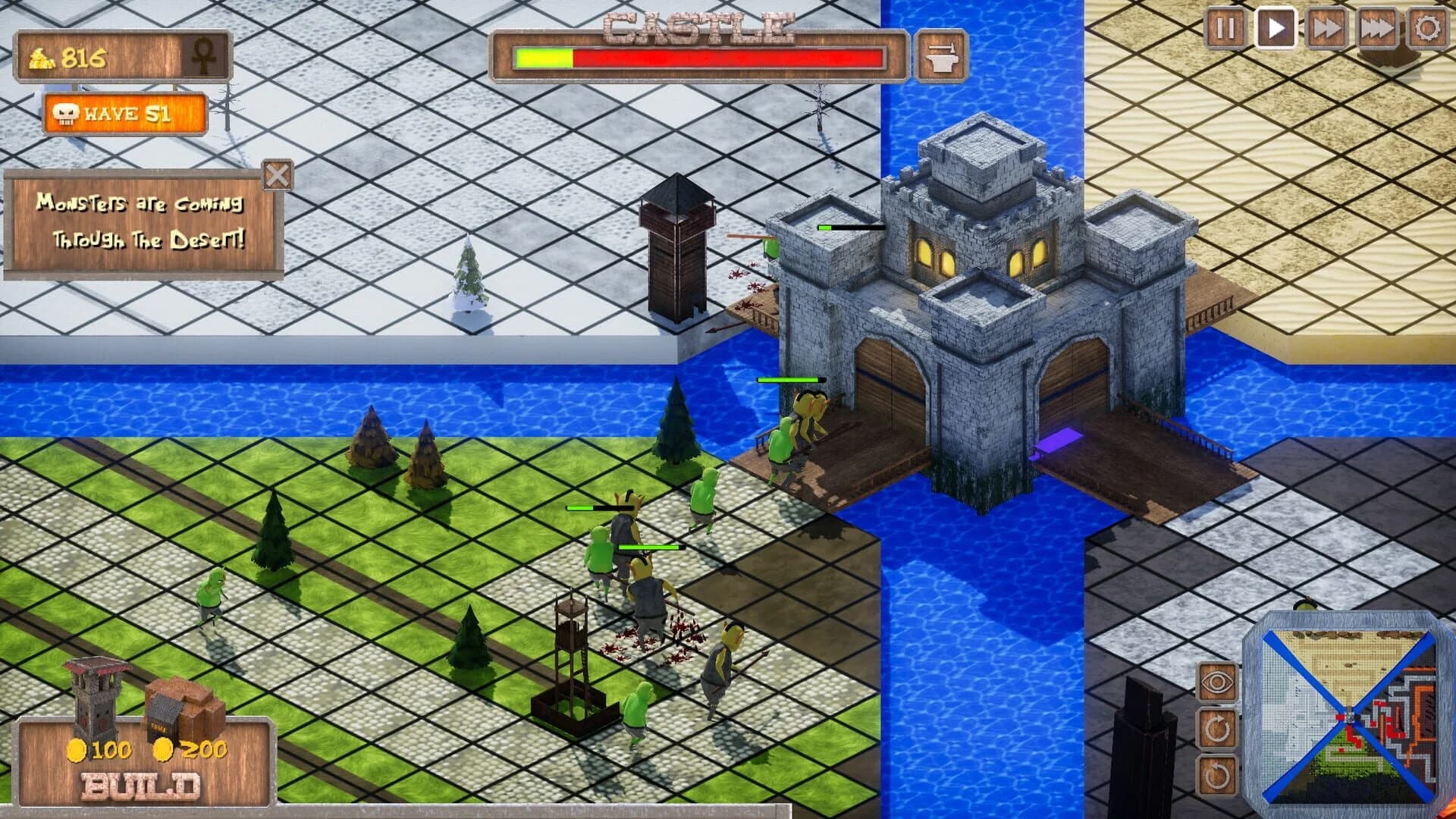Image resolution: width=1456 pixels, height=819 pixels.
Task: Open the Wave 51 skull panel
Action: tap(124, 114)
